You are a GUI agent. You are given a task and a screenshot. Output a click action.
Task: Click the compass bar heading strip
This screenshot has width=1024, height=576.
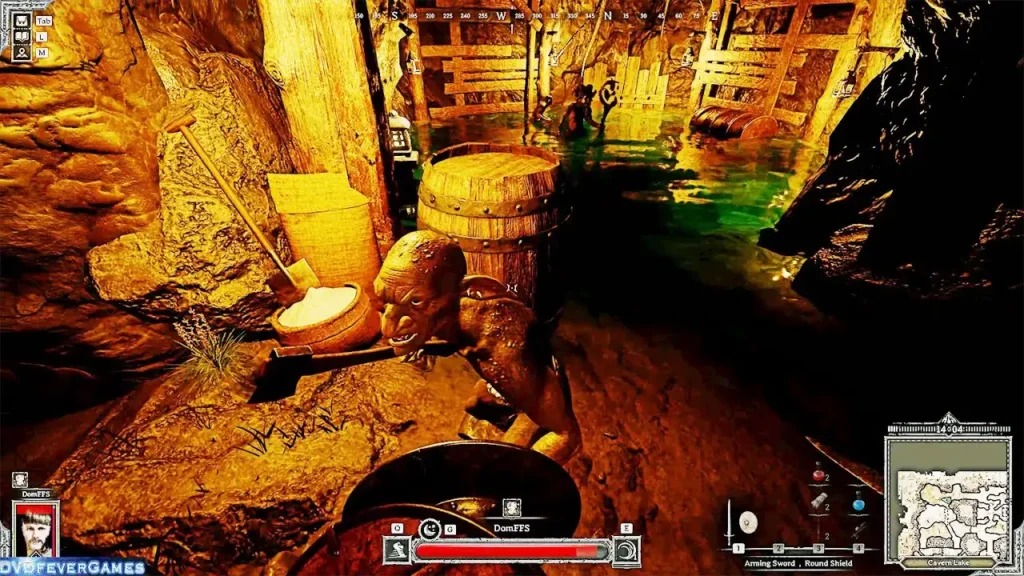(x=512, y=15)
